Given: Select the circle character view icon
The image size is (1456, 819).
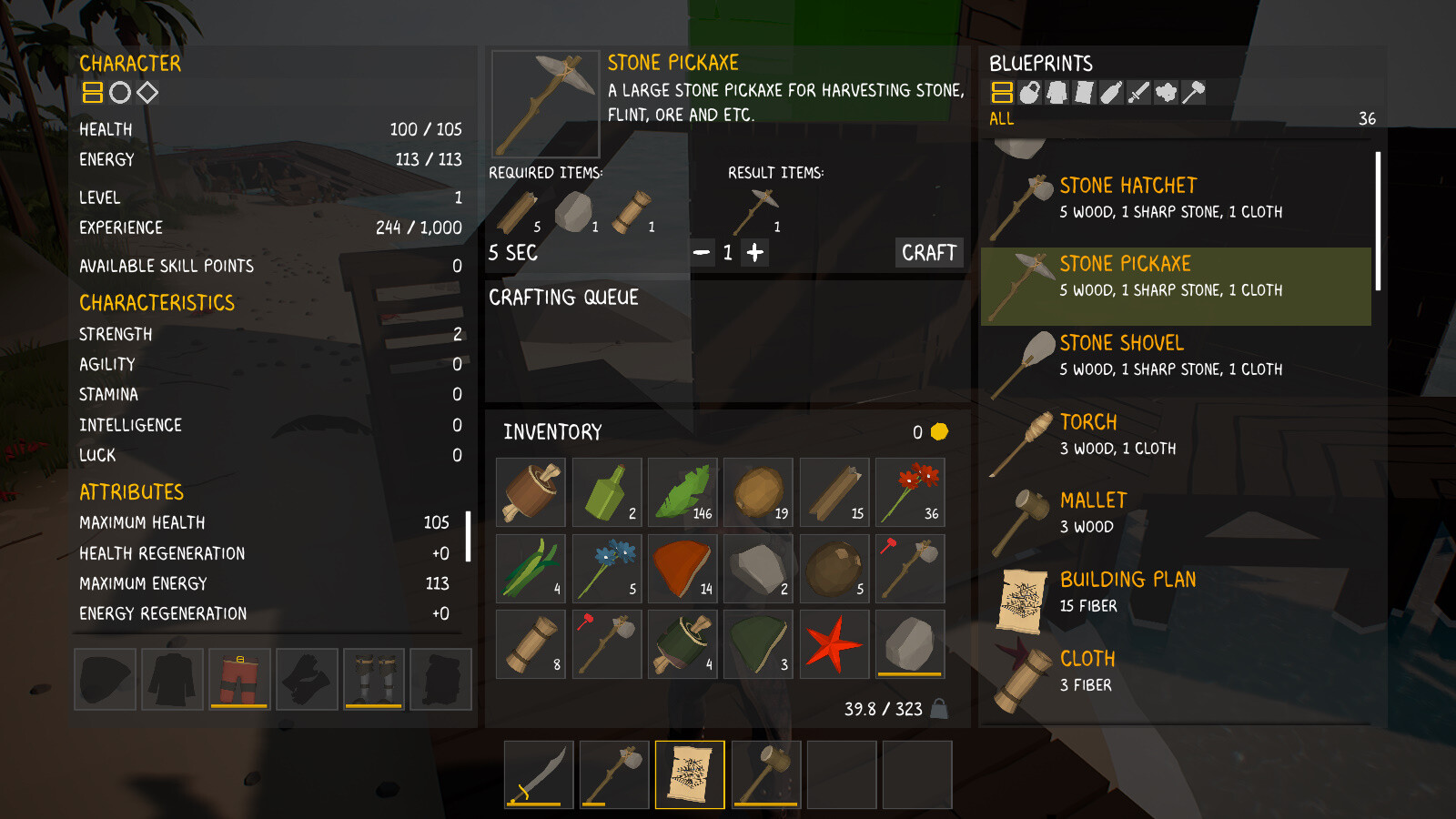Looking at the screenshot, I should (x=119, y=92).
